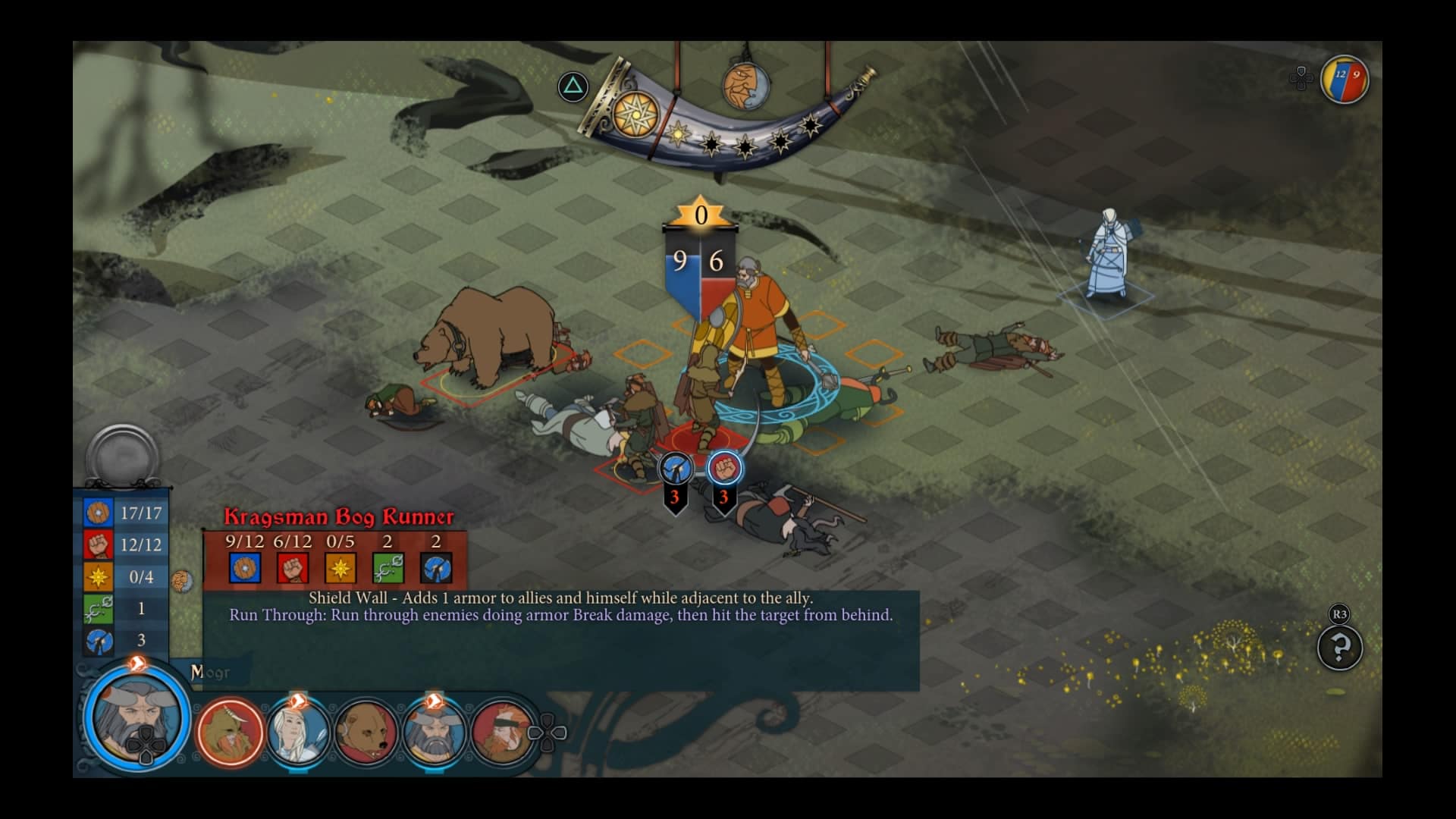Click the moon-face pendant above the horn
The width and height of the screenshot is (1456, 819).
pyautogui.click(x=745, y=86)
